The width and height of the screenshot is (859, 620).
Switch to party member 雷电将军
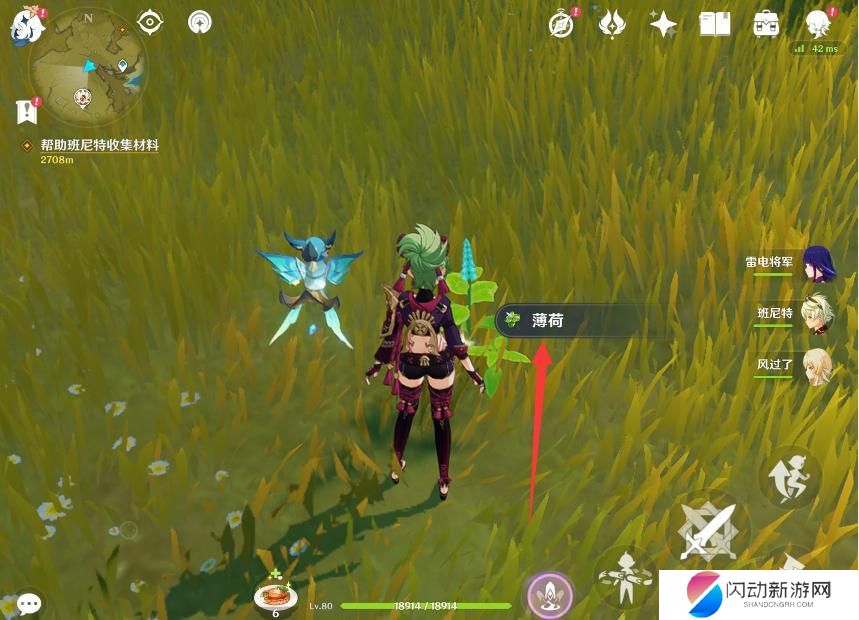[818, 264]
